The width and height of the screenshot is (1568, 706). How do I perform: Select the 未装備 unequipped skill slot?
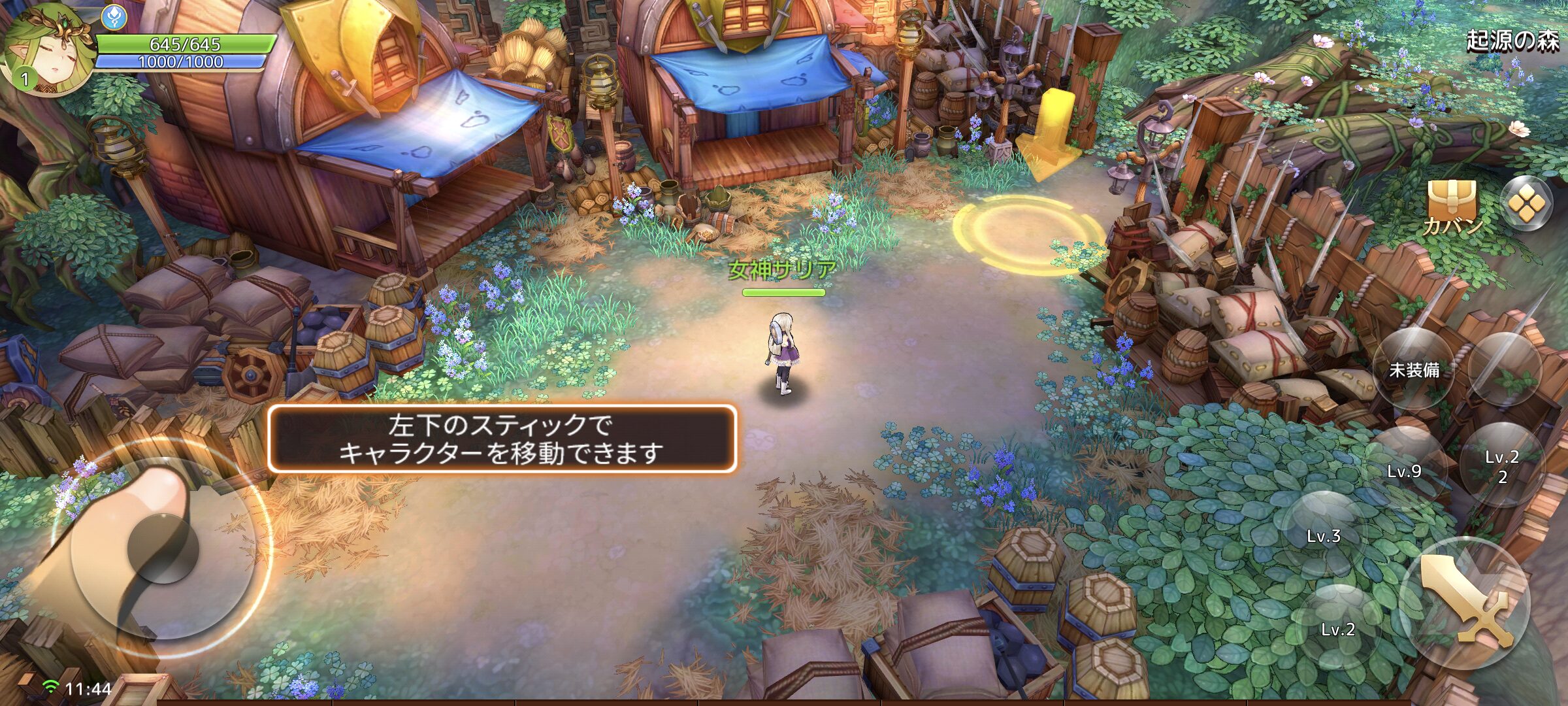tap(1414, 369)
